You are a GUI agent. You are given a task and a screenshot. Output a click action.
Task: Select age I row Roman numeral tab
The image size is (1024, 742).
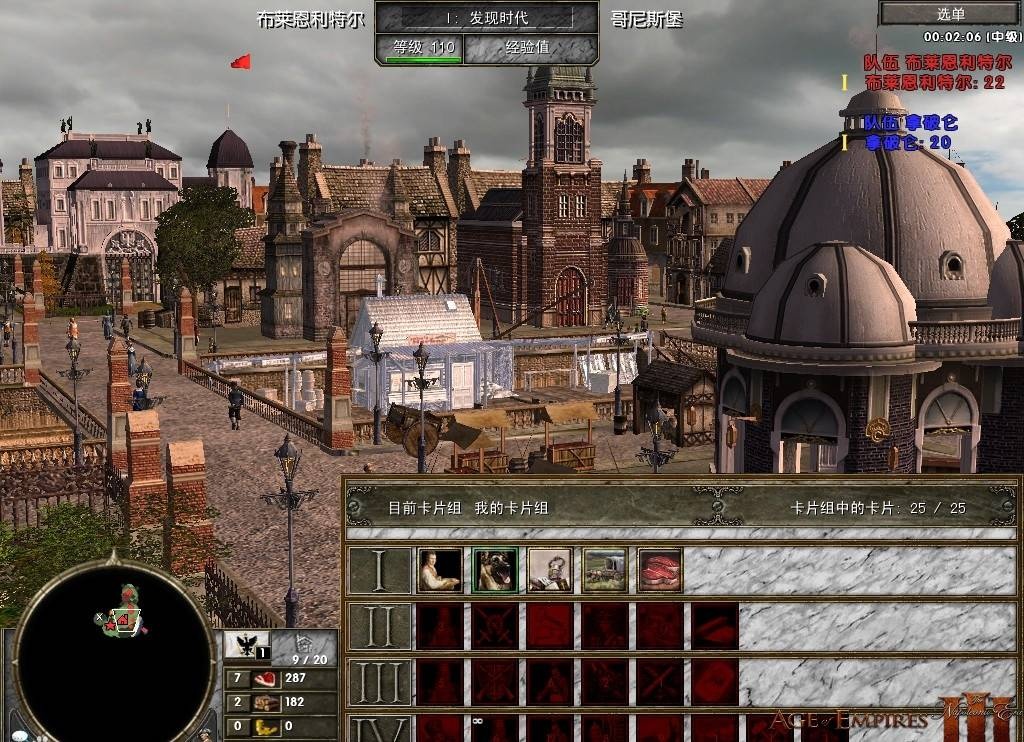(x=380, y=570)
